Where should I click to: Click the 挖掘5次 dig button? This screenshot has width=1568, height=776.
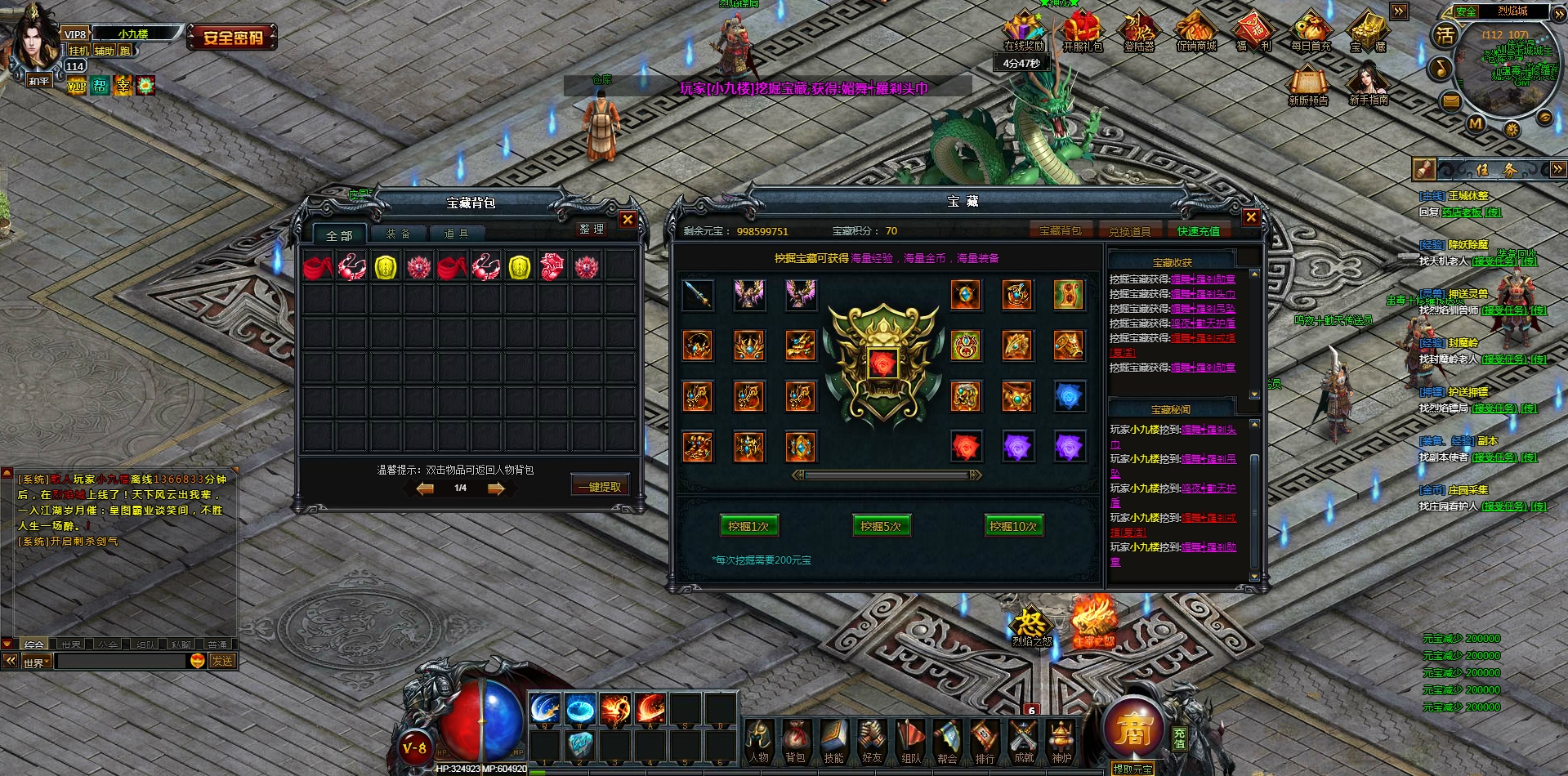tap(880, 526)
